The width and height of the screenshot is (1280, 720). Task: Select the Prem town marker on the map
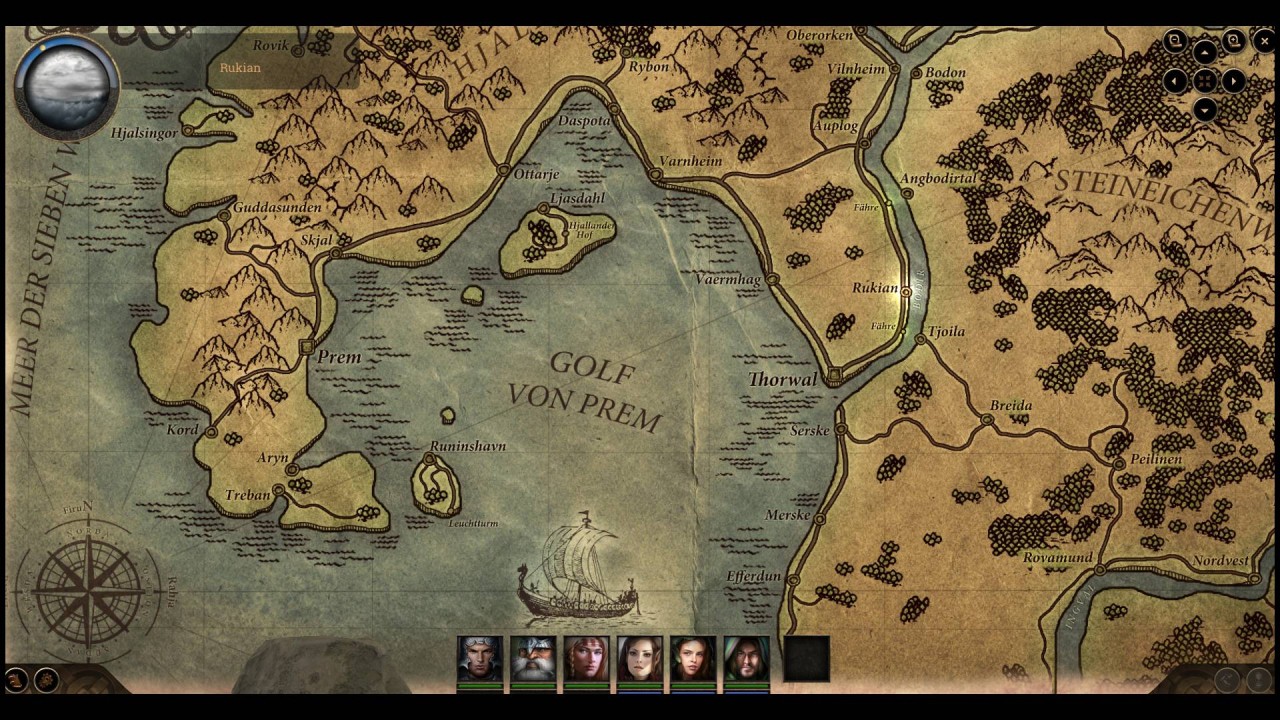306,346
